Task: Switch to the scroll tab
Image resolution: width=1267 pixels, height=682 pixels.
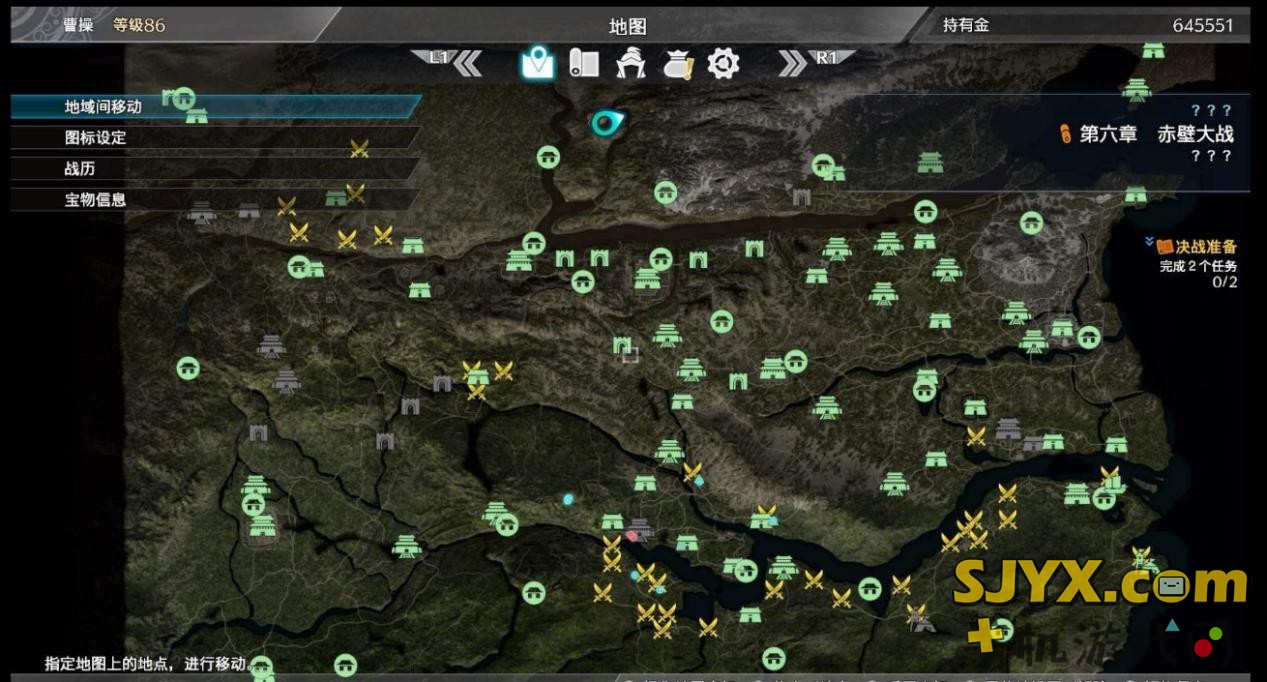Action: (584, 64)
